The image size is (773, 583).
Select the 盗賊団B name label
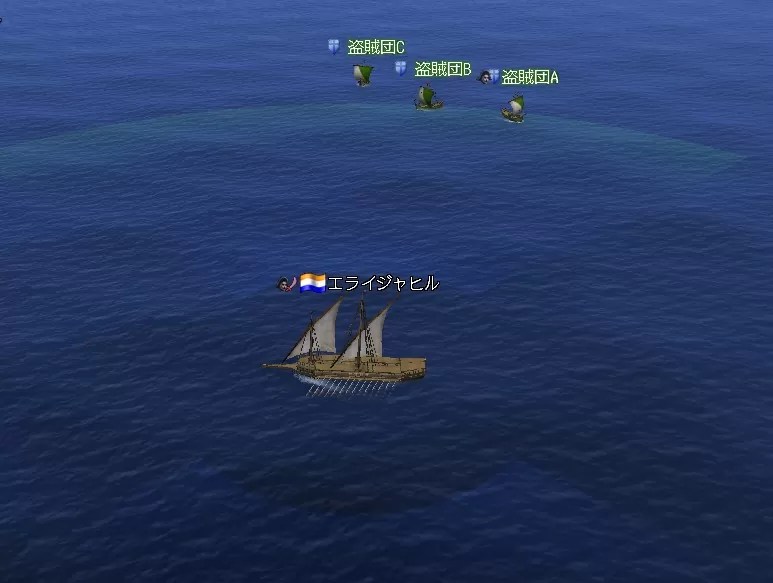[442, 69]
